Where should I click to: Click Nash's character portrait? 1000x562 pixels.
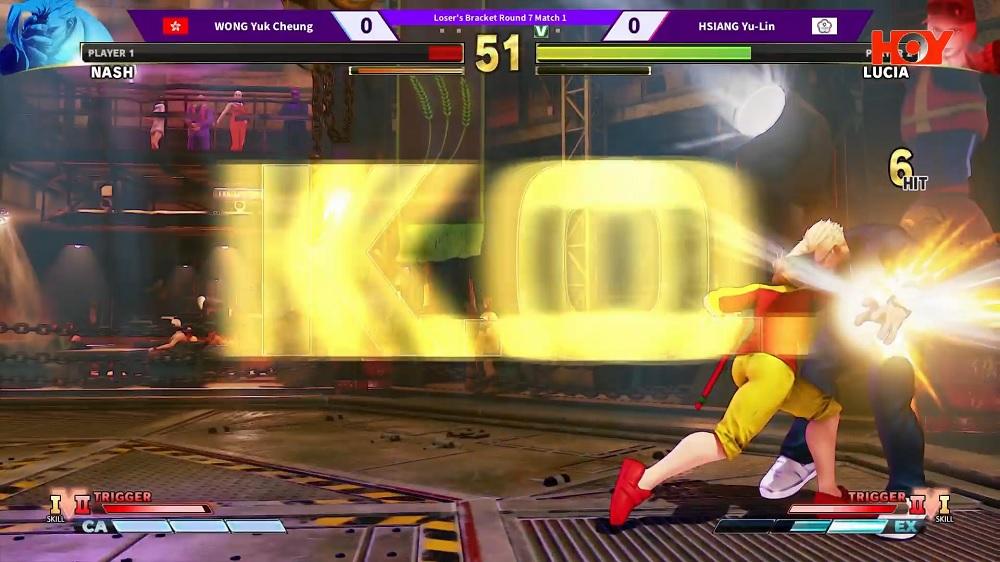pyautogui.click(x=40, y=35)
